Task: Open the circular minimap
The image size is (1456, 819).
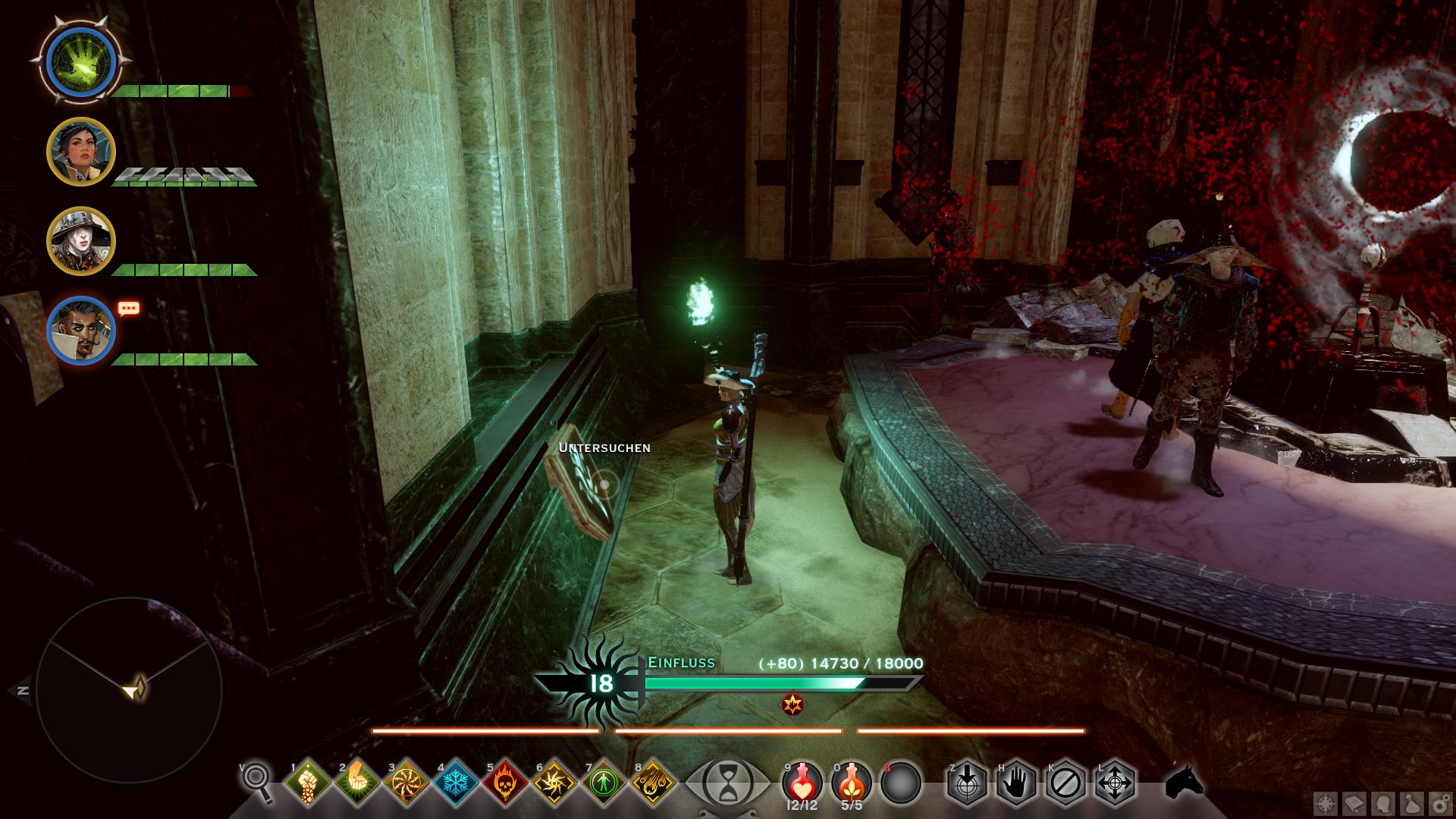Action: pyautogui.click(x=129, y=690)
